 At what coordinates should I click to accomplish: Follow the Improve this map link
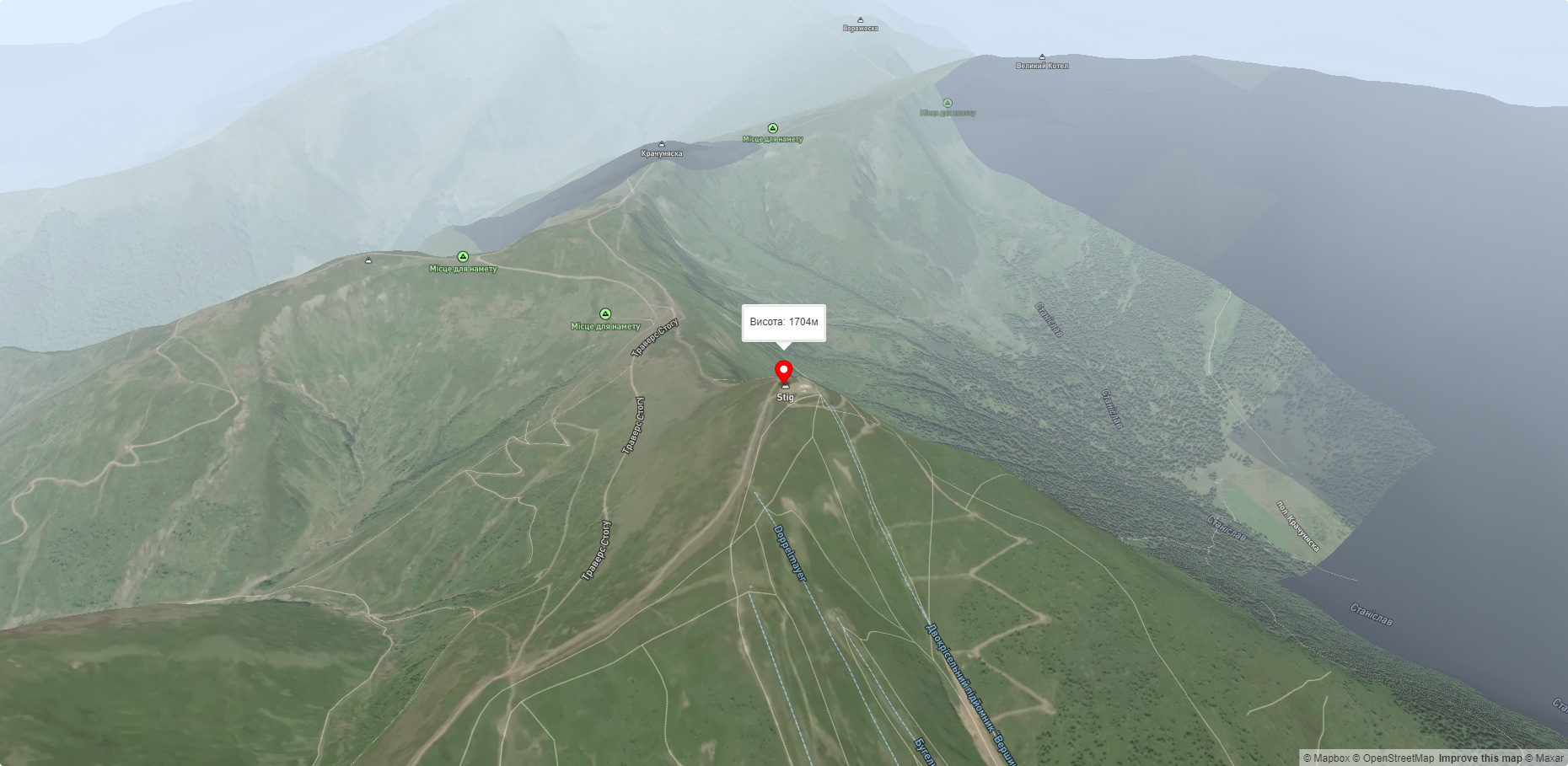[1479, 758]
